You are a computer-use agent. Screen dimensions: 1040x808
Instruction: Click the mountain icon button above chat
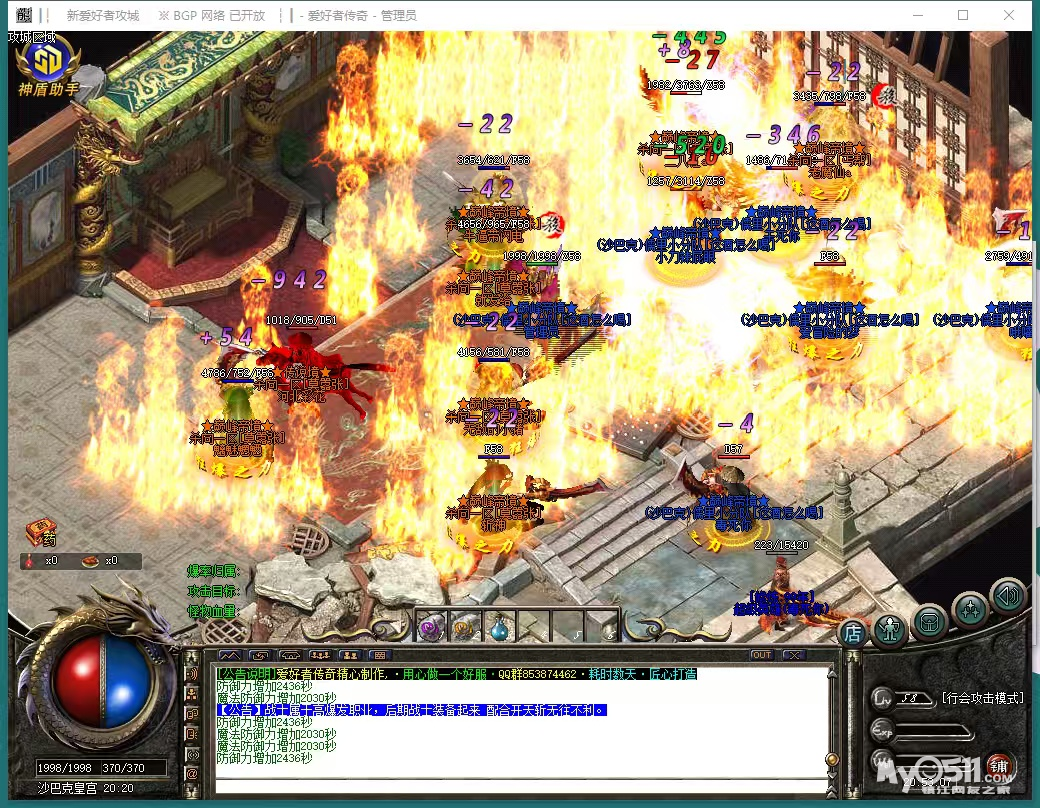(x=230, y=655)
